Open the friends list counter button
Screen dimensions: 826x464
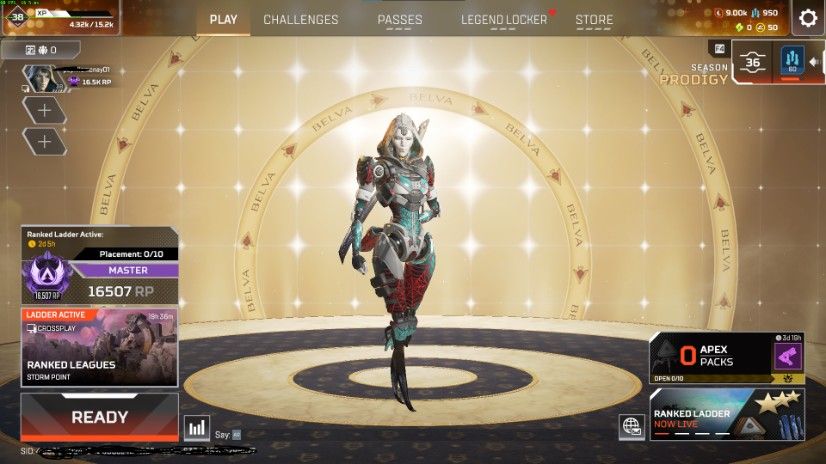pyautogui.click(x=39, y=49)
